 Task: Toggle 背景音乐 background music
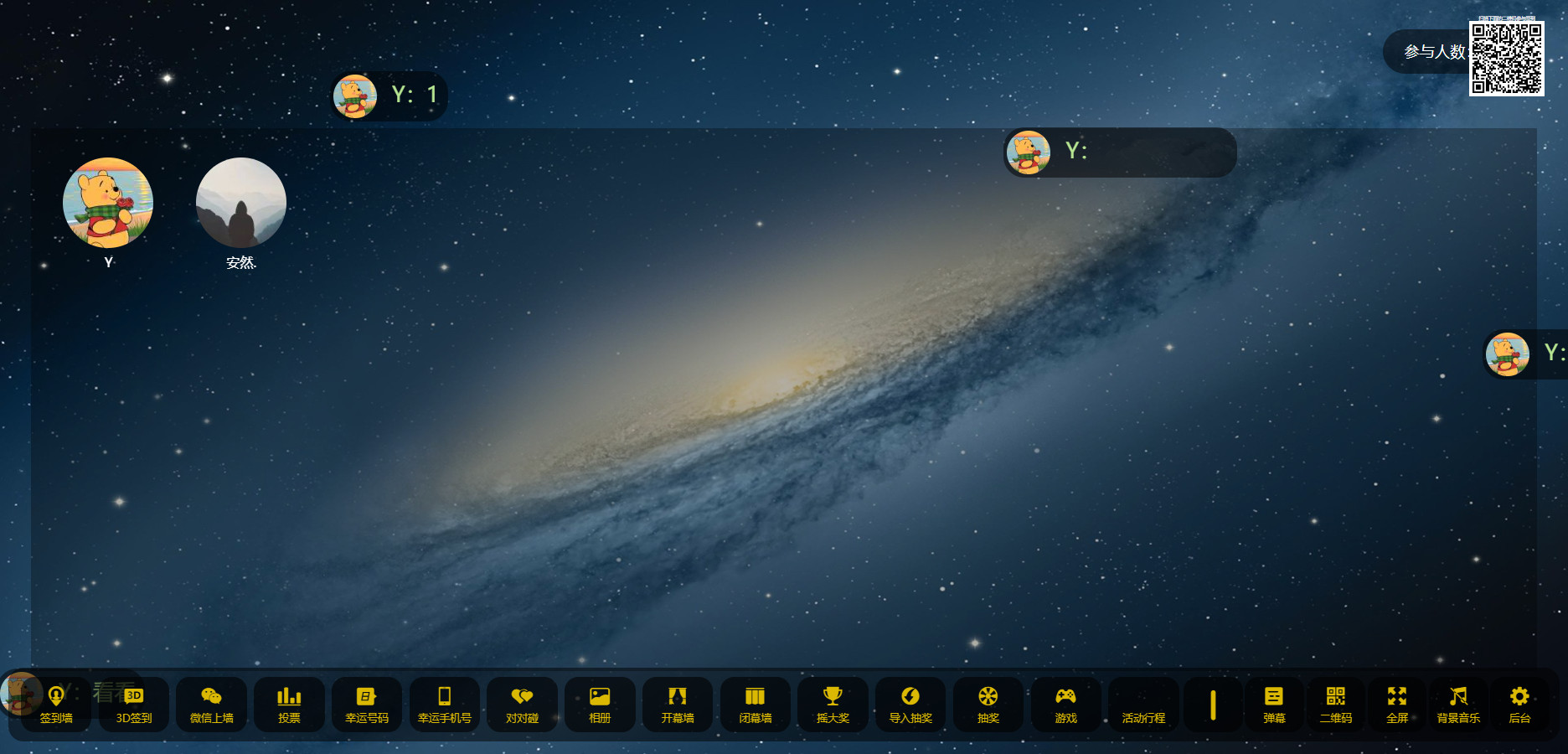1458,705
